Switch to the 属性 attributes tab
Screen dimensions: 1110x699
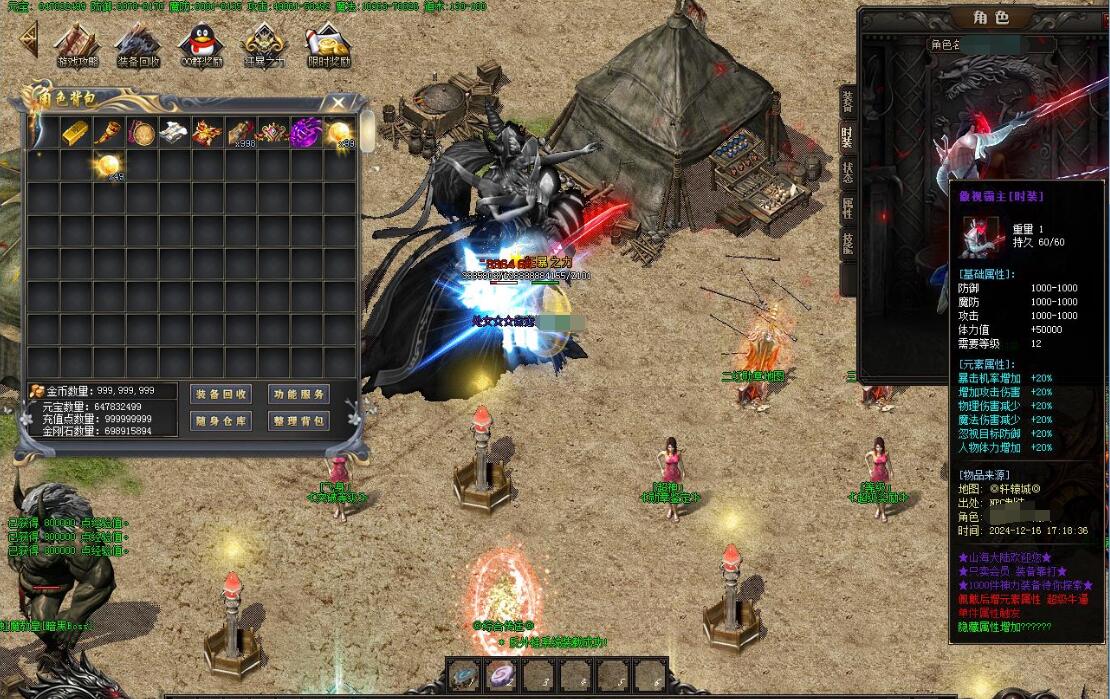coord(847,209)
